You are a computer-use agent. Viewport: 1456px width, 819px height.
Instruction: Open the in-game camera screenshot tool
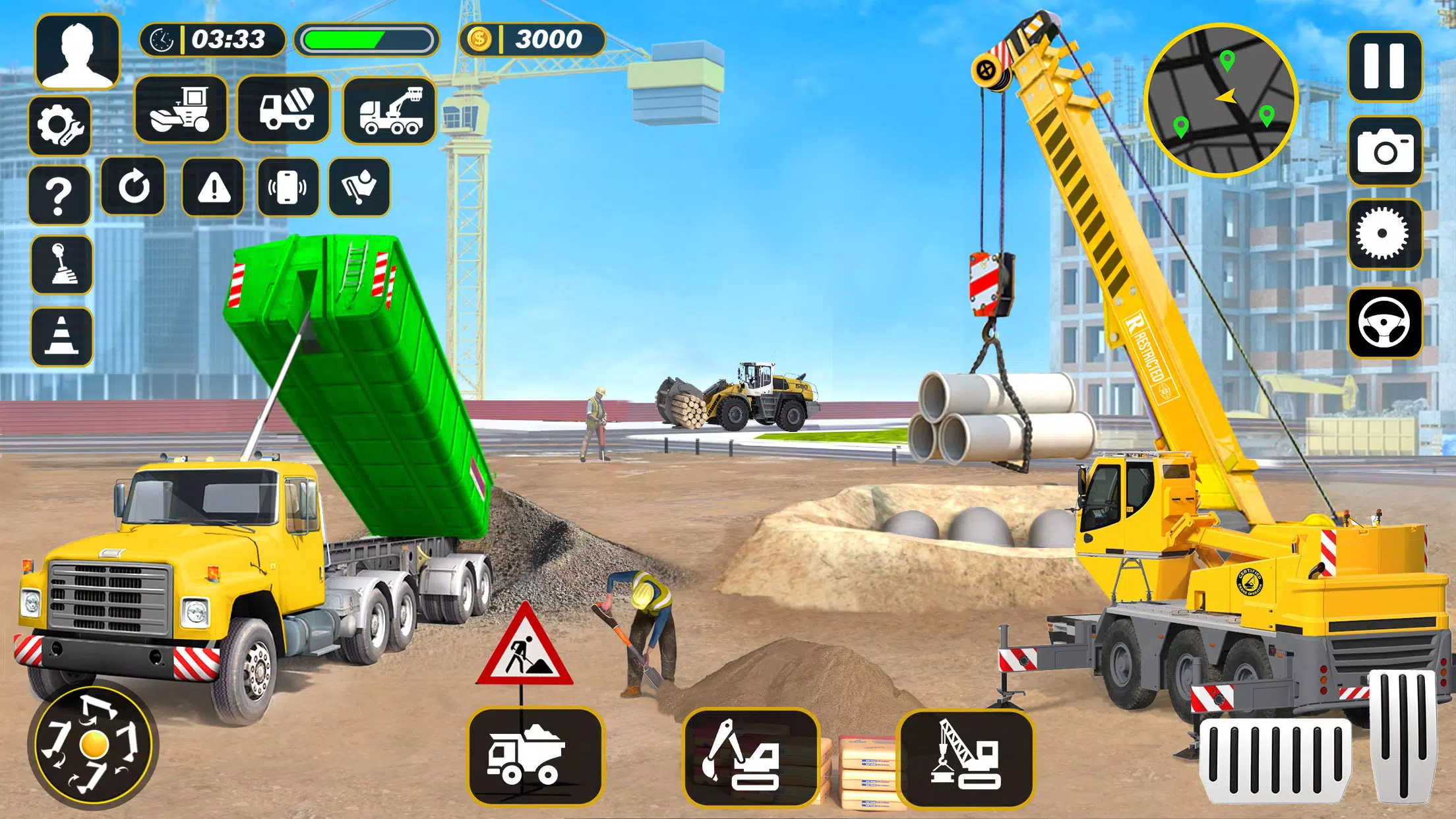1386,150
